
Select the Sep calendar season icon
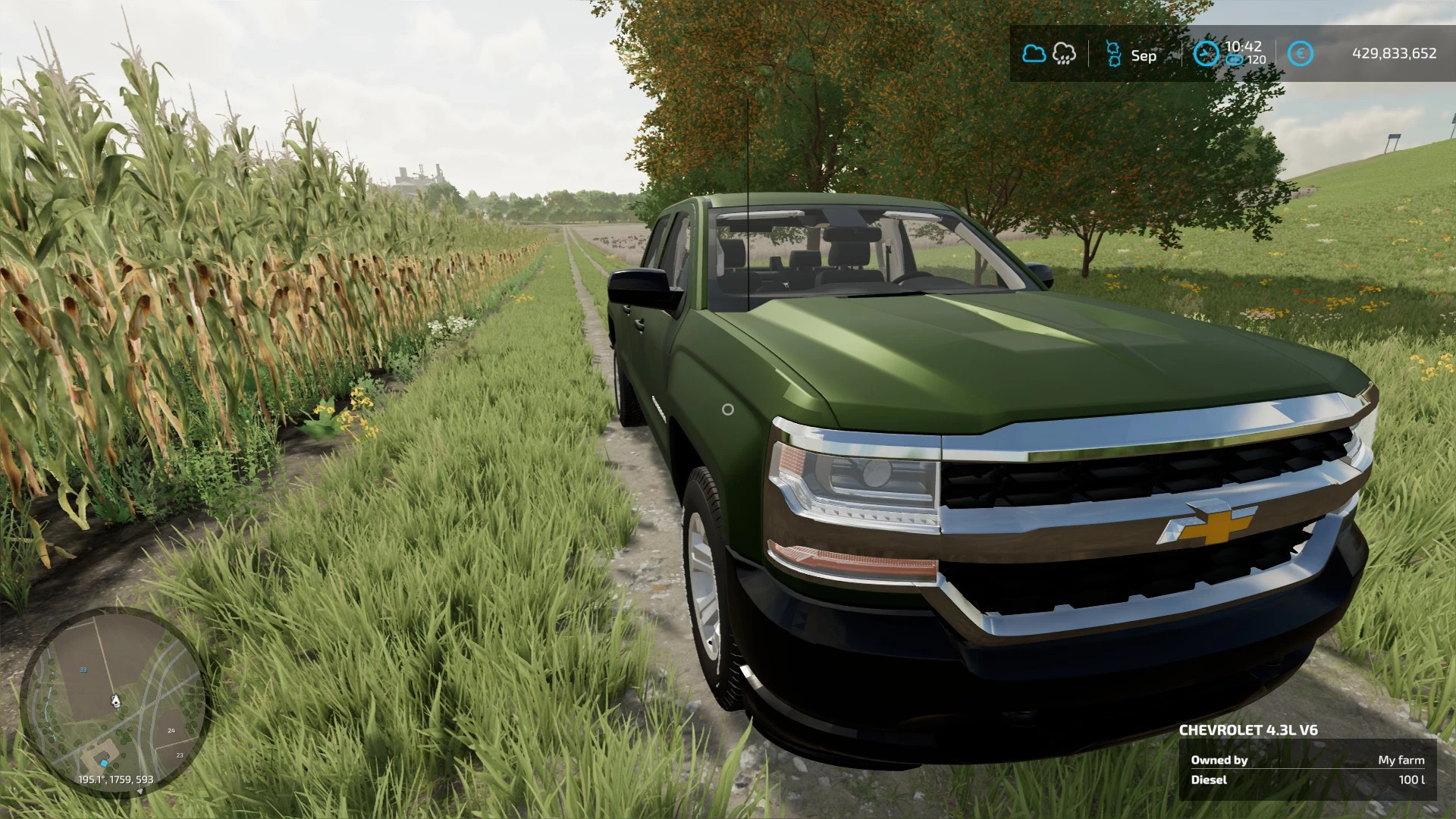pos(1113,55)
